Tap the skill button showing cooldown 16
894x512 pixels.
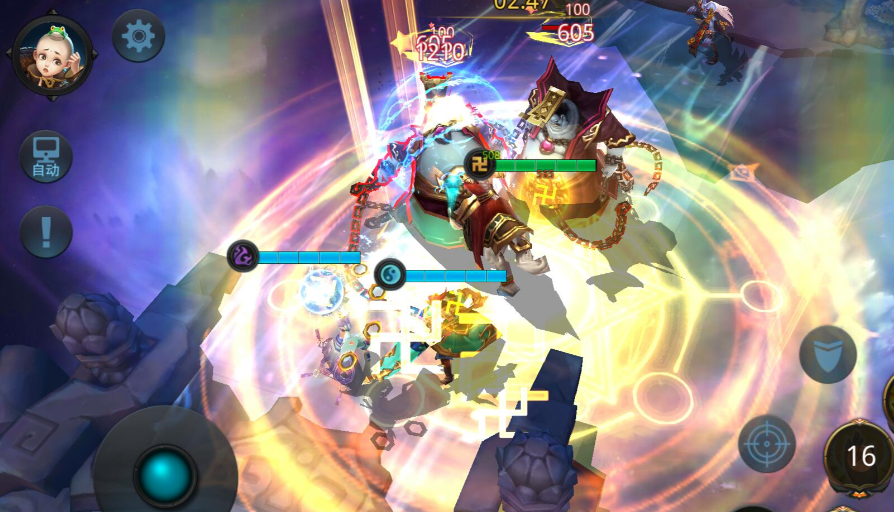click(860, 456)
